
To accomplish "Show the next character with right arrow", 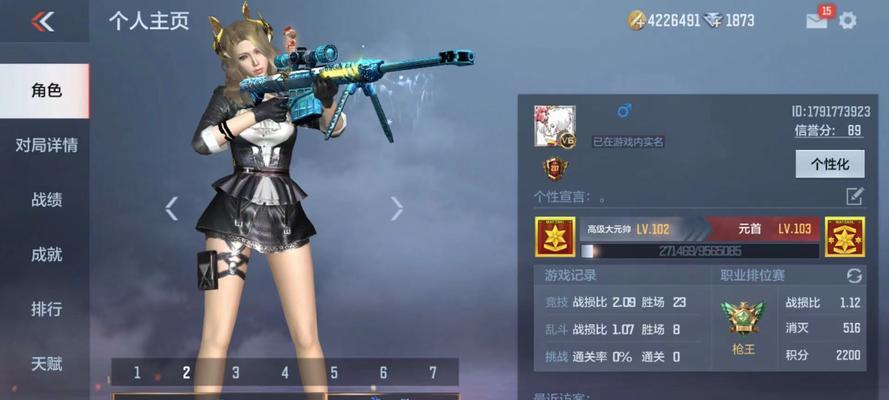I will click(x=397, y=208).
